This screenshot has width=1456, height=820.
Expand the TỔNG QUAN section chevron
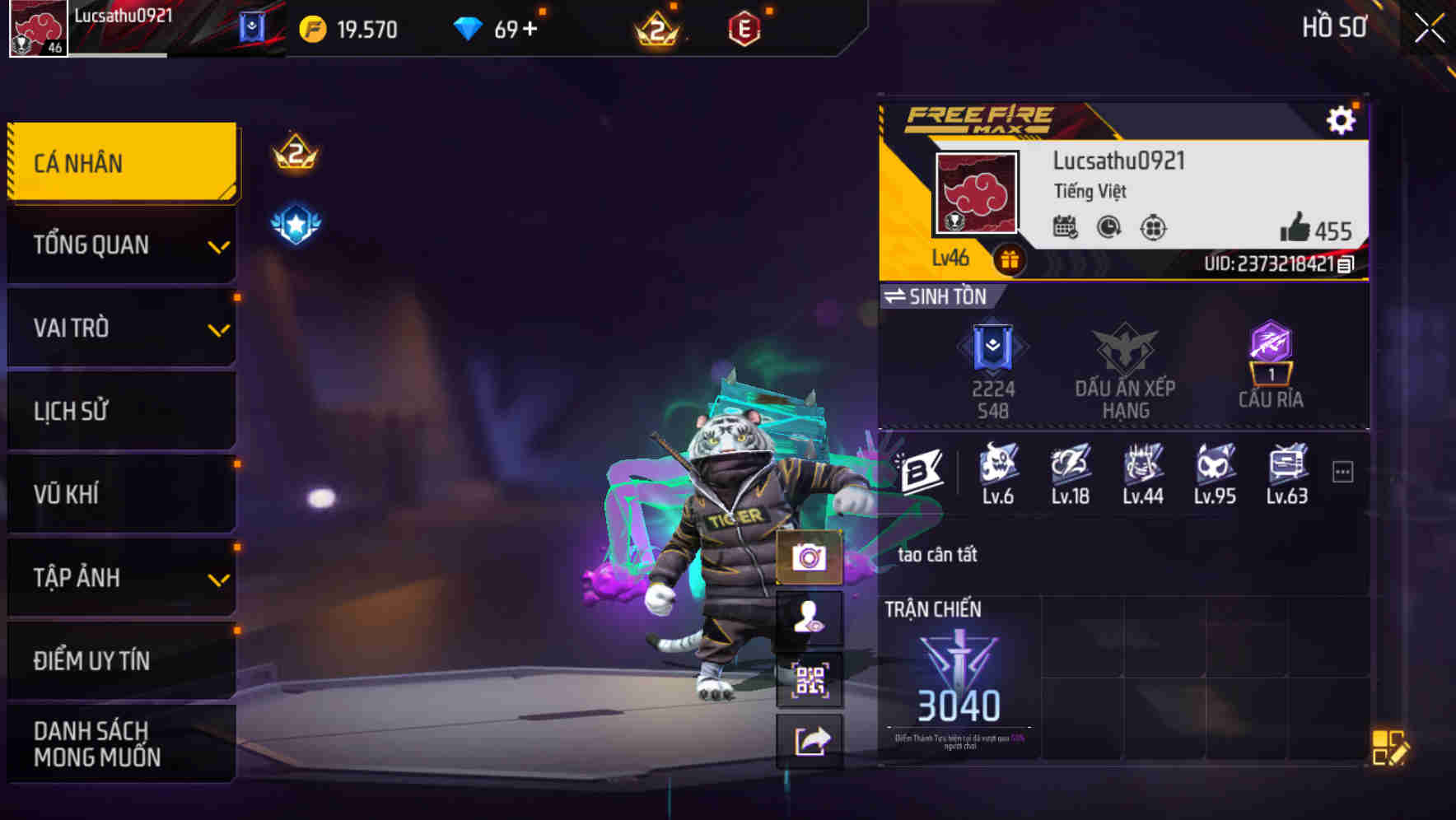point(218,245)
